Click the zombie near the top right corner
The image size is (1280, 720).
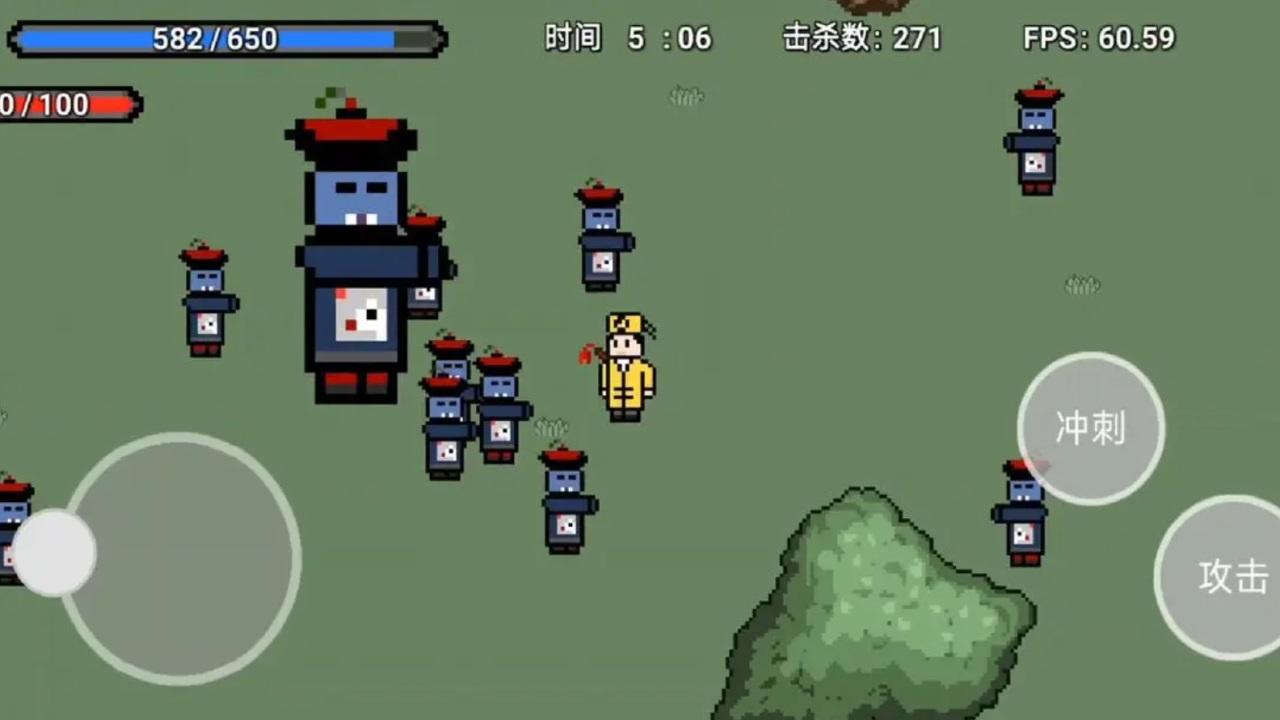(1033, 140)
